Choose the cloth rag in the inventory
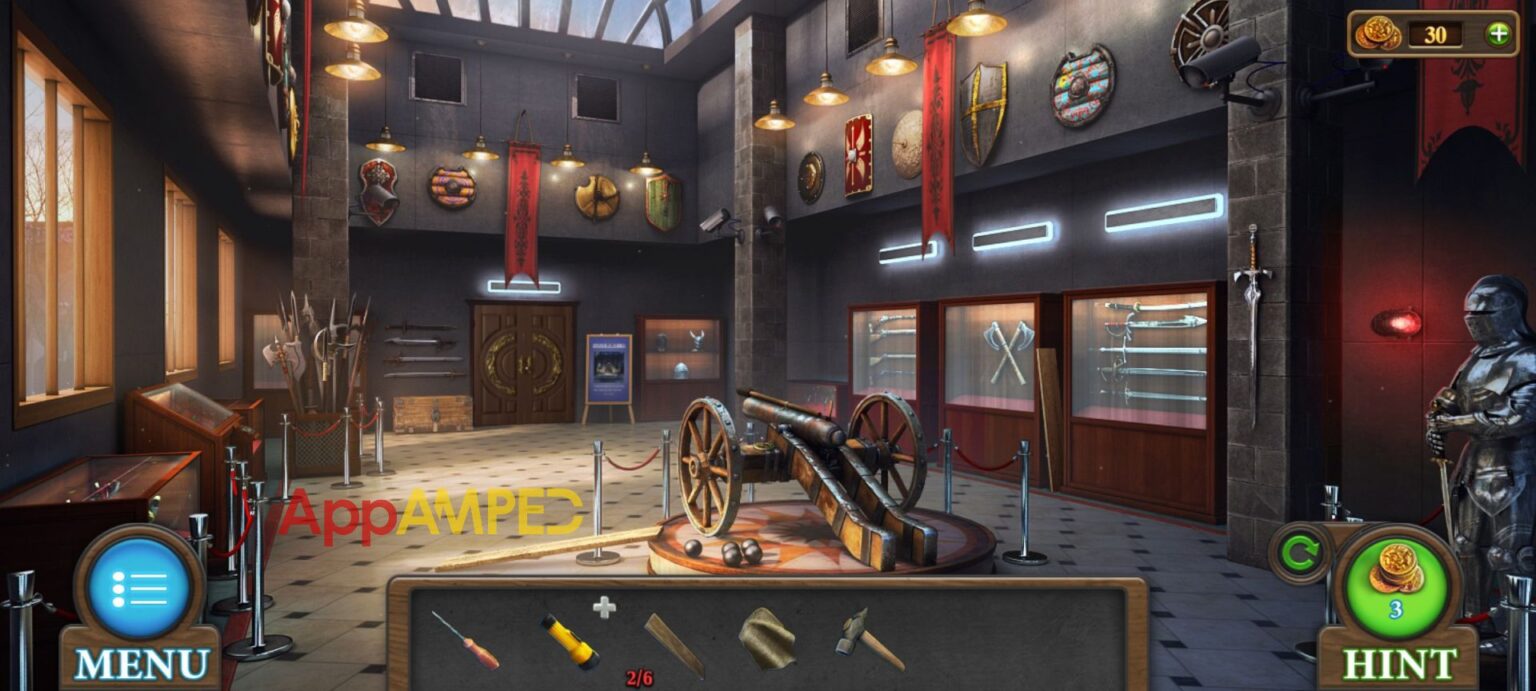 click(x=766, y=638)
